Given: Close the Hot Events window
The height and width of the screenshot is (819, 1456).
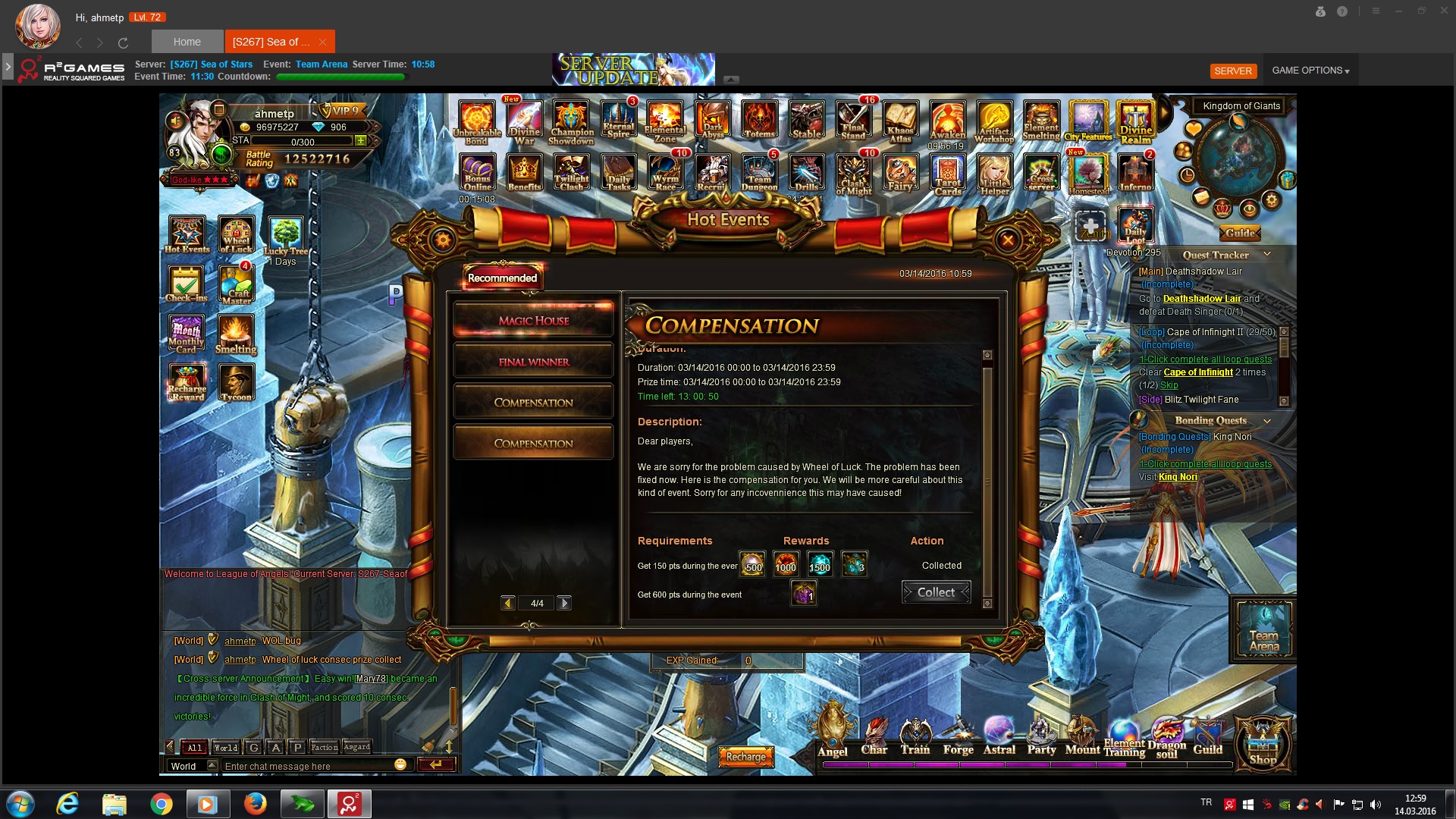Looking at the screenshot, I should coord(1008,241).
